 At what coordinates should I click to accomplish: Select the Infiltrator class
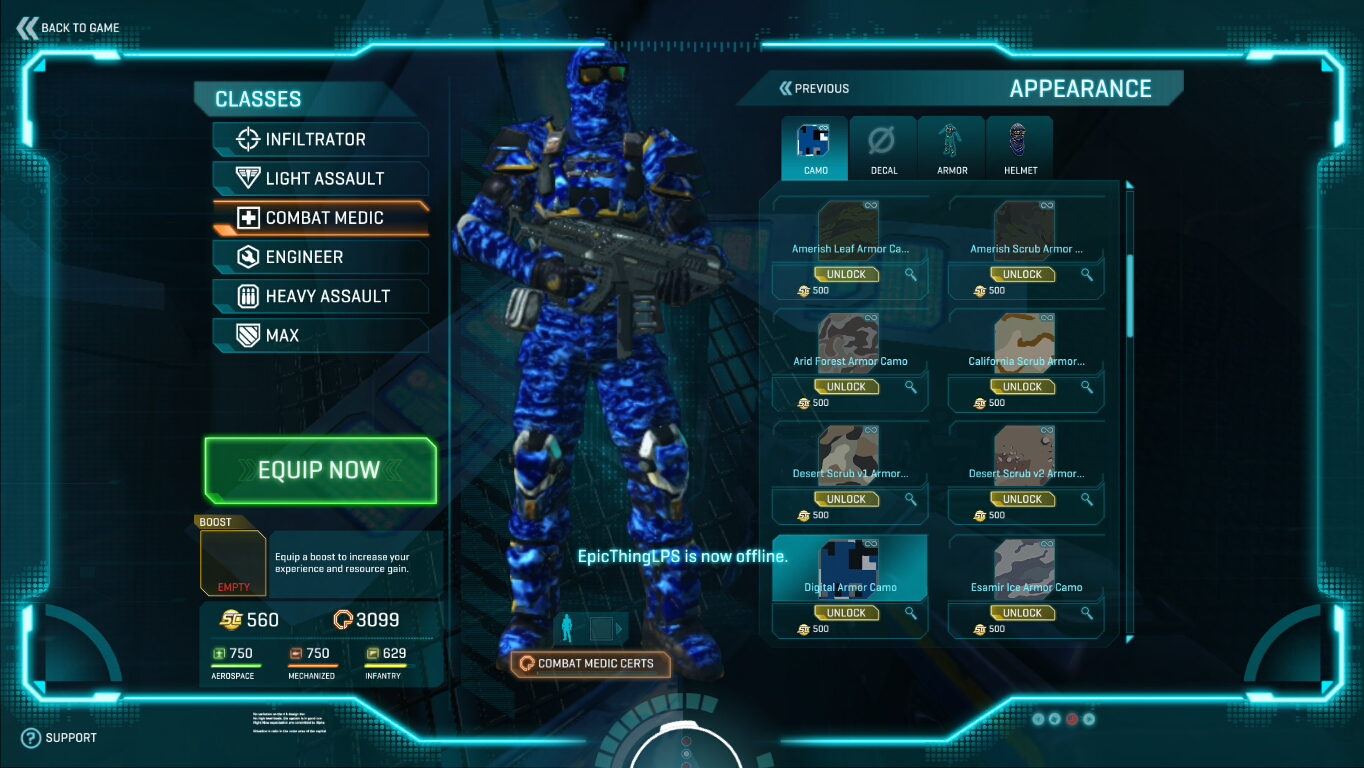320,139
